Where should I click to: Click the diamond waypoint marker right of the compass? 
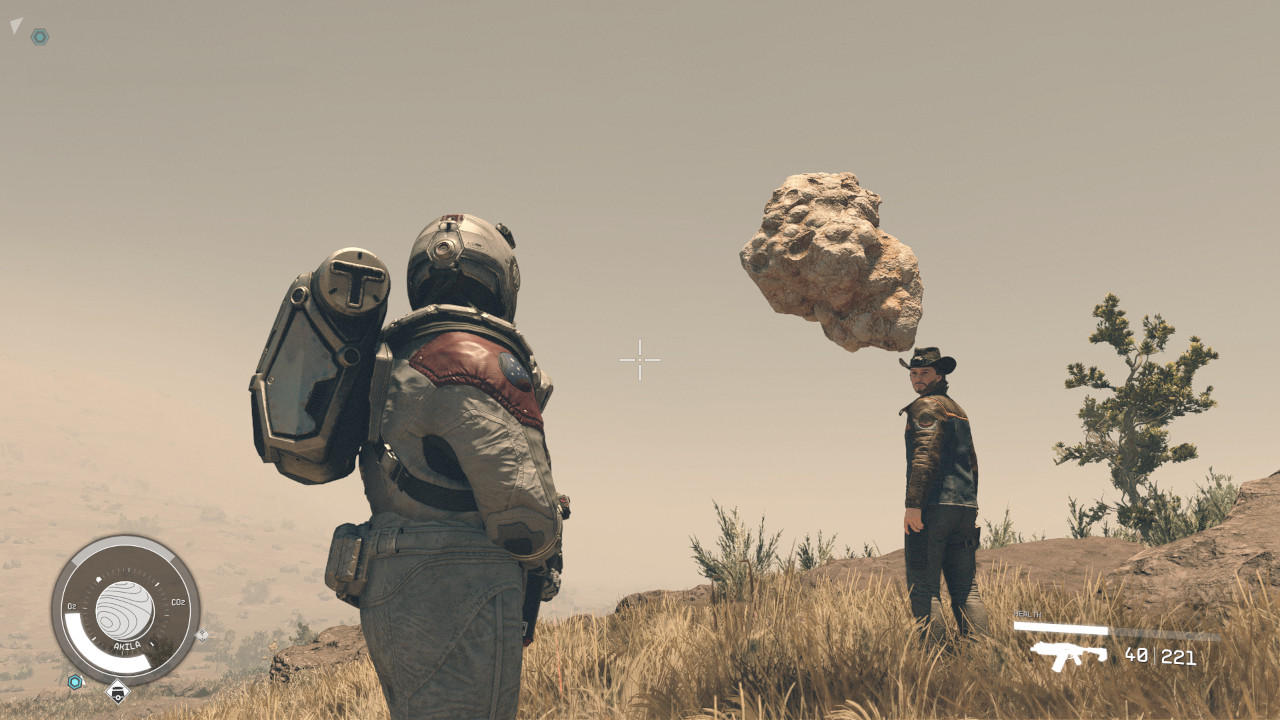202,635
